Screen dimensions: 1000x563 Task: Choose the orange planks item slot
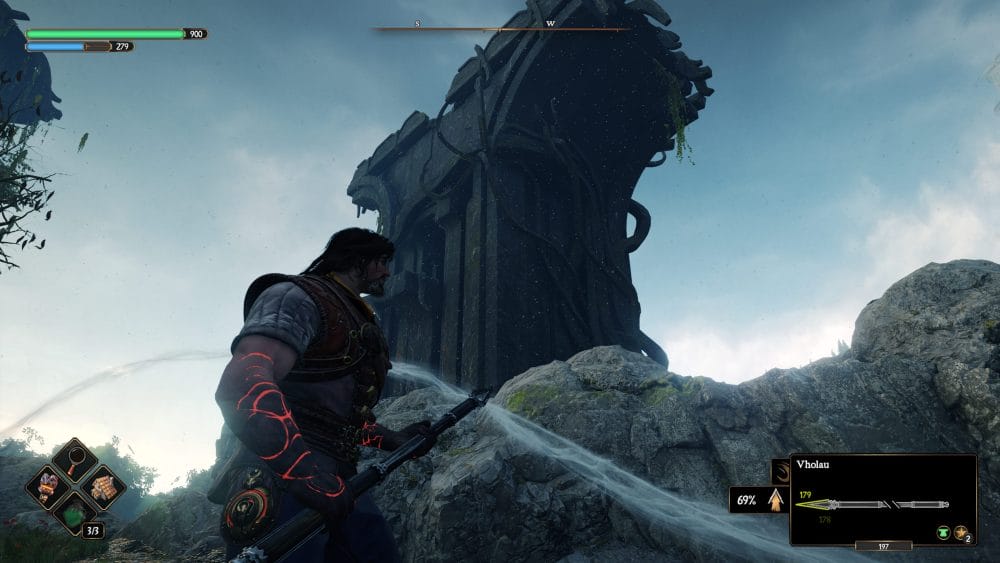[101, 487]
